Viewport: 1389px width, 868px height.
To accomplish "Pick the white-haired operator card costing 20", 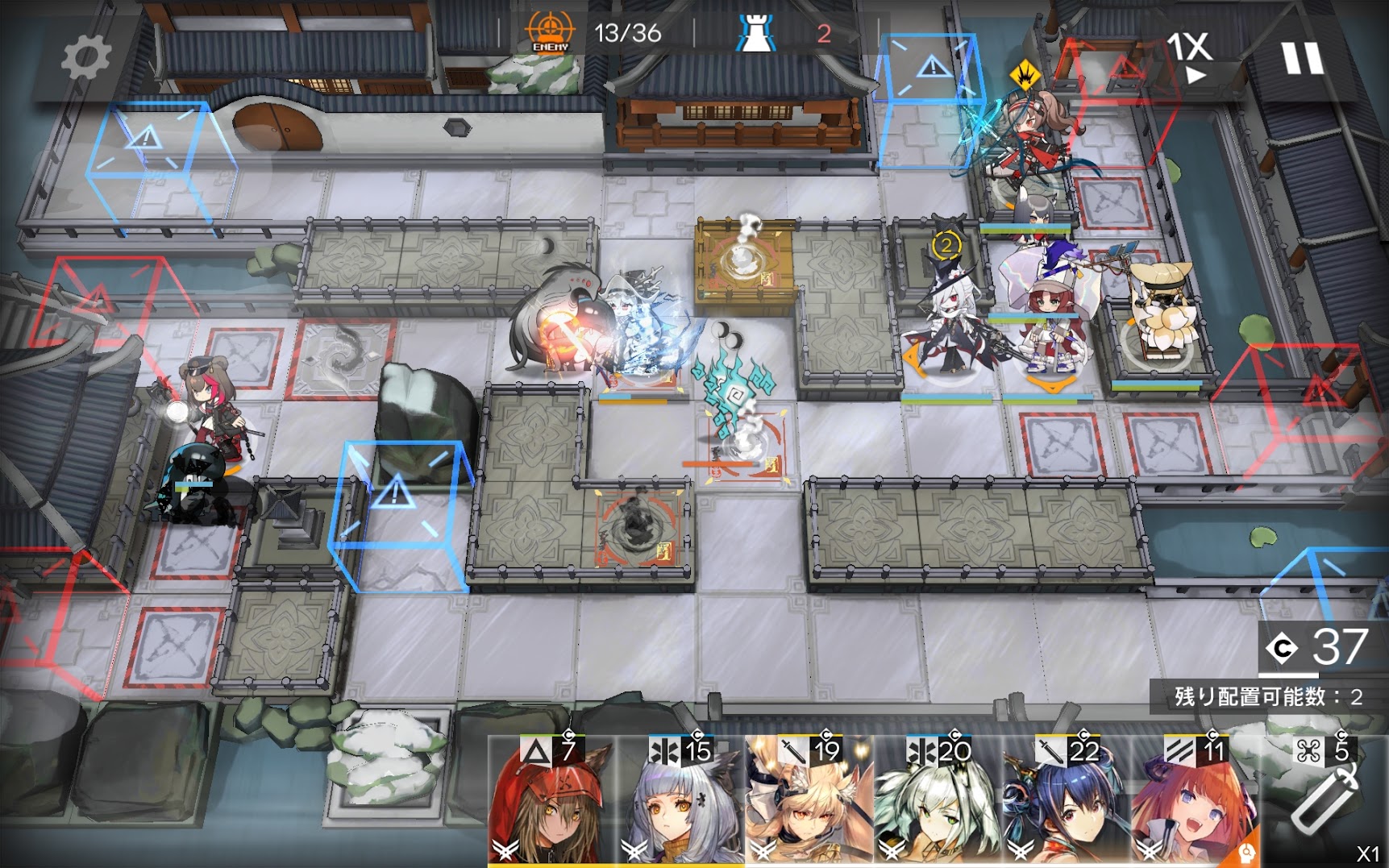I will coord(938,802).
